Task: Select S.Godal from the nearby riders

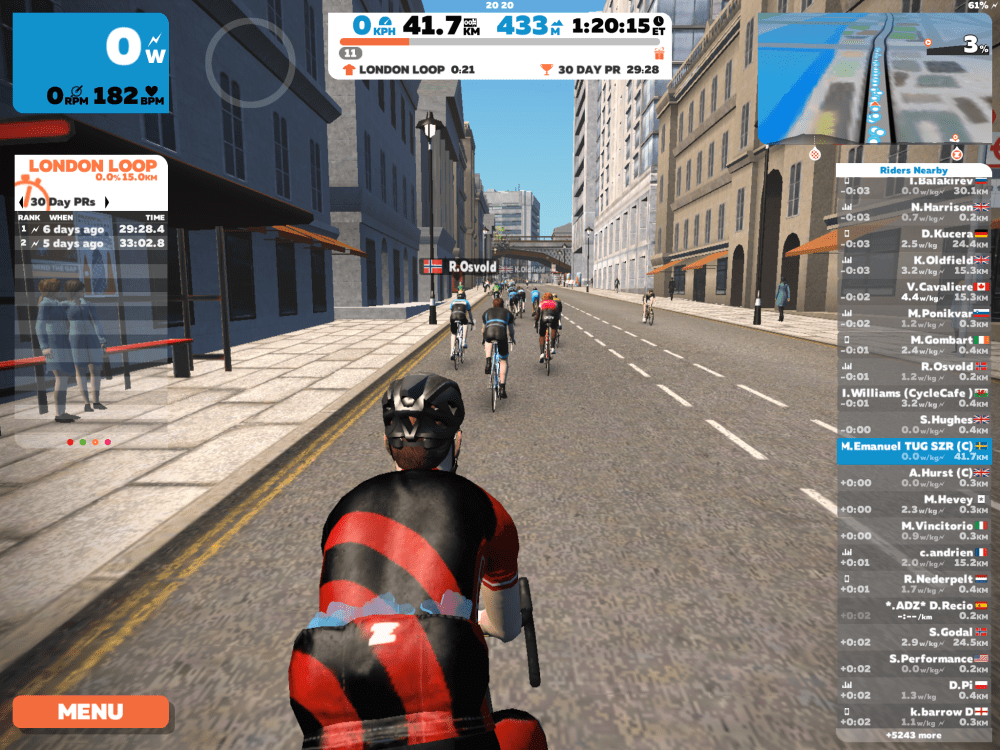Action: pyautogui.click(x=913, y=637)
